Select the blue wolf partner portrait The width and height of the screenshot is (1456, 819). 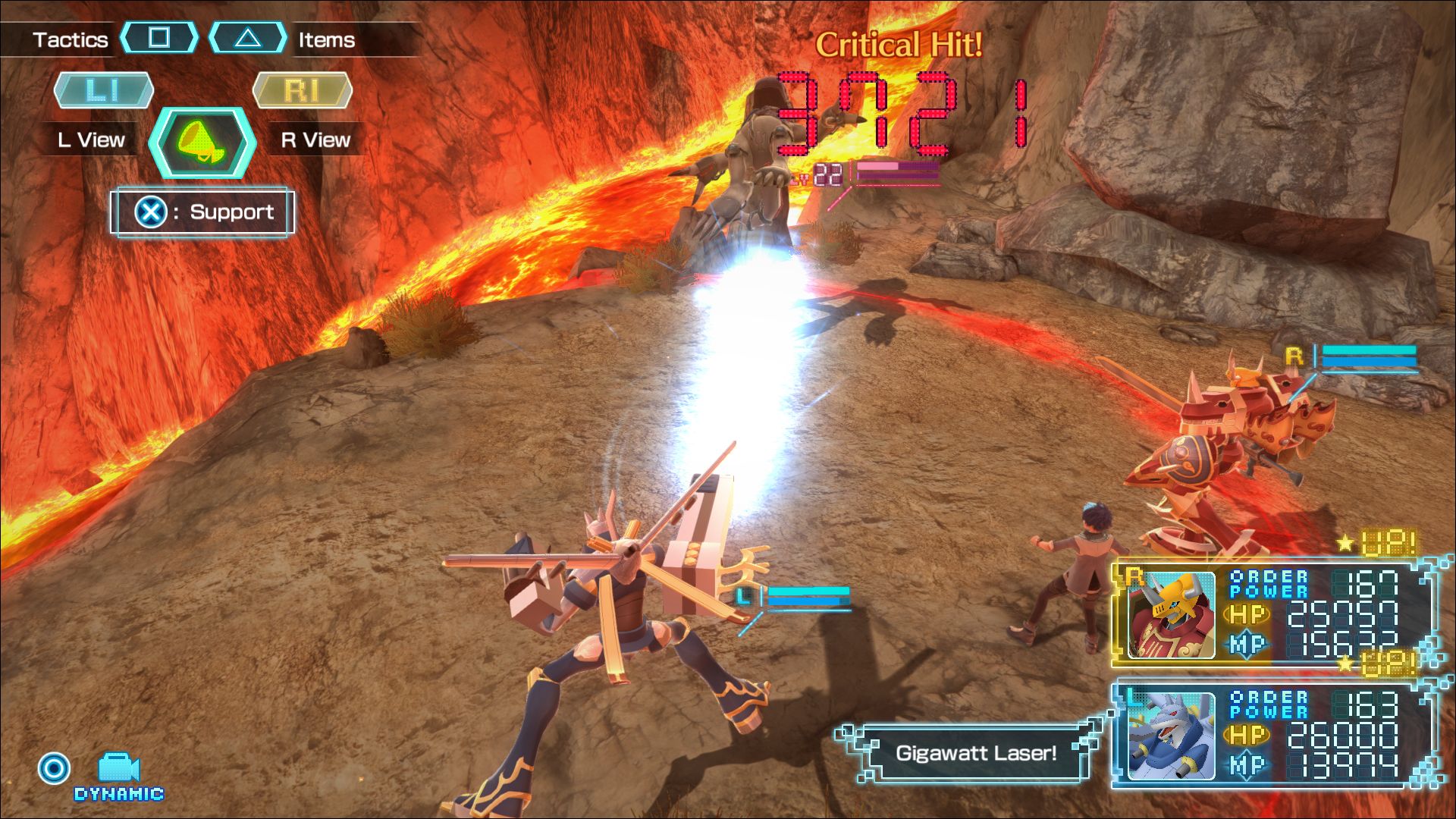click(x=1170, y=736)
